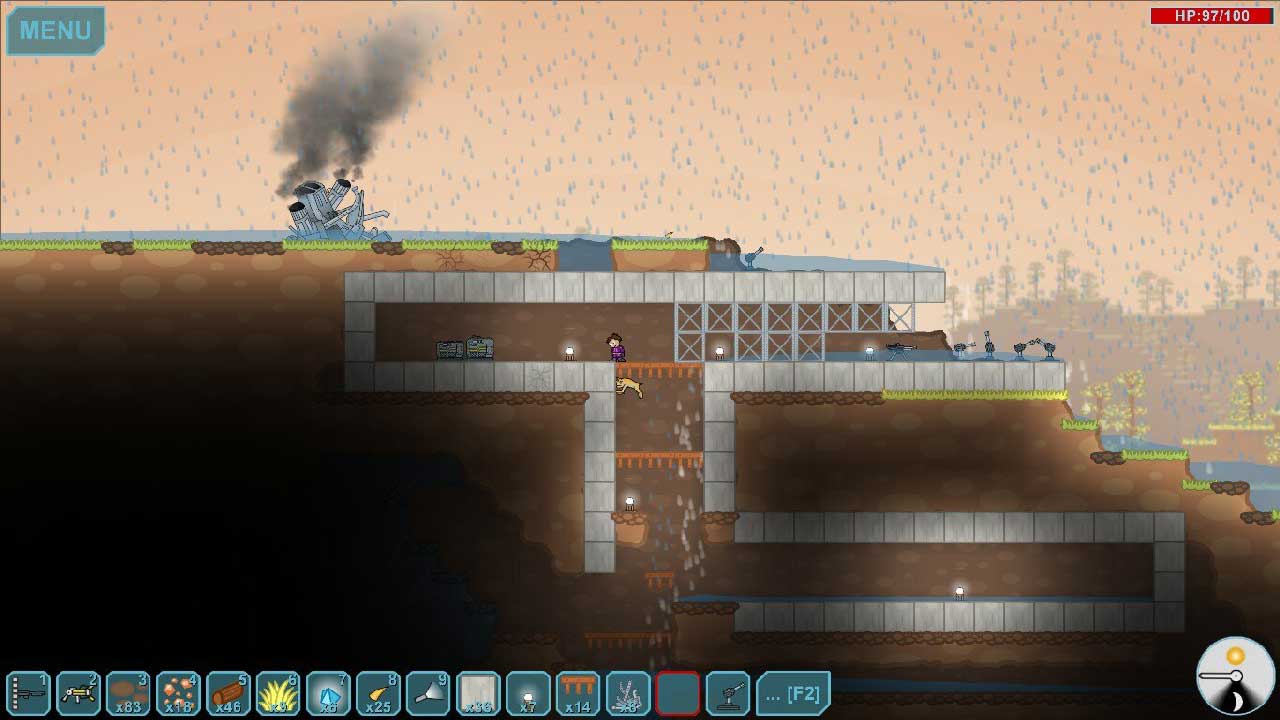Pick the metal scrap item slot
Screen dimensions: 1280x720
(x=628, y=693)
